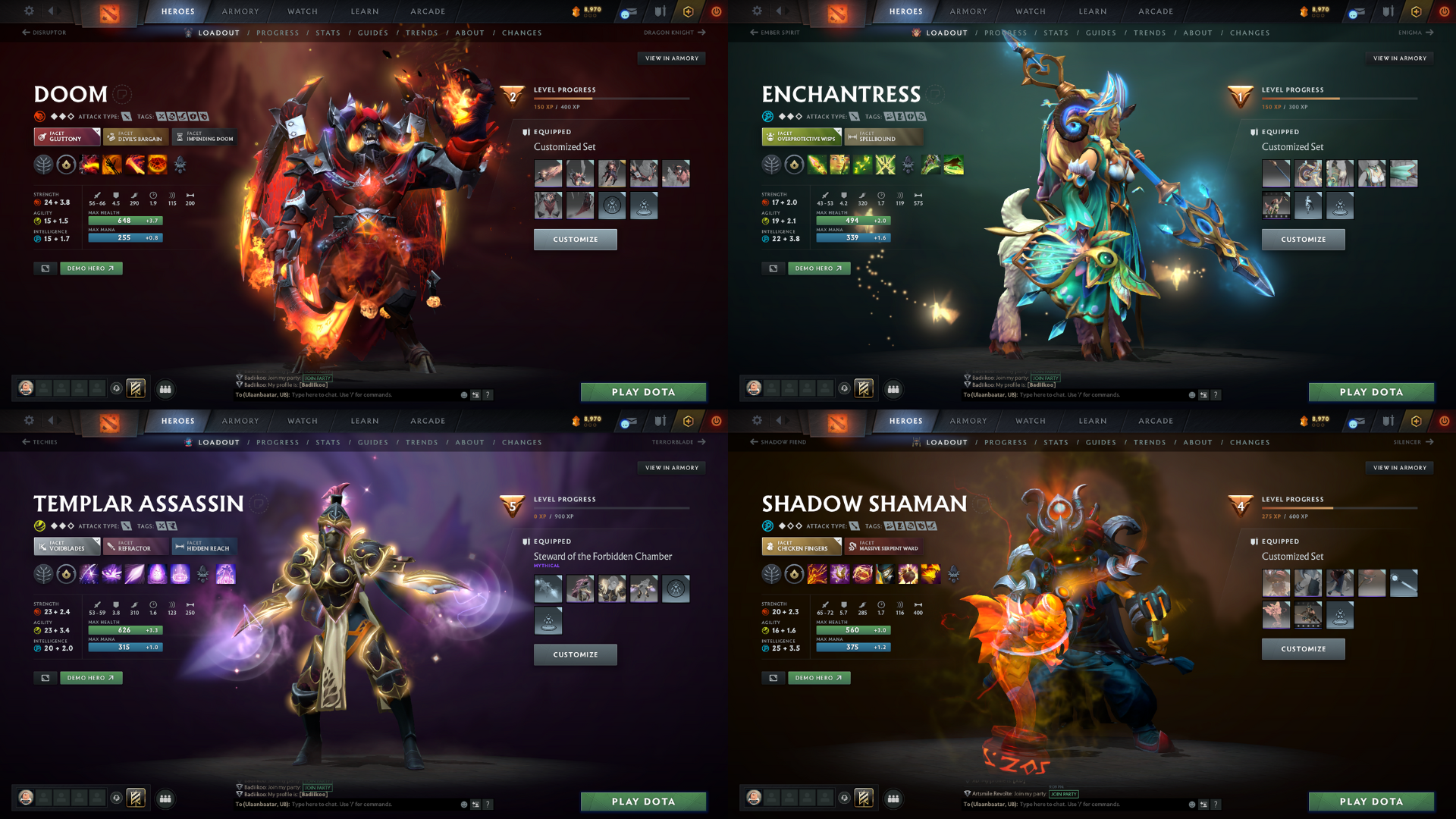Switch to the STATS tab

coord(328,33)
